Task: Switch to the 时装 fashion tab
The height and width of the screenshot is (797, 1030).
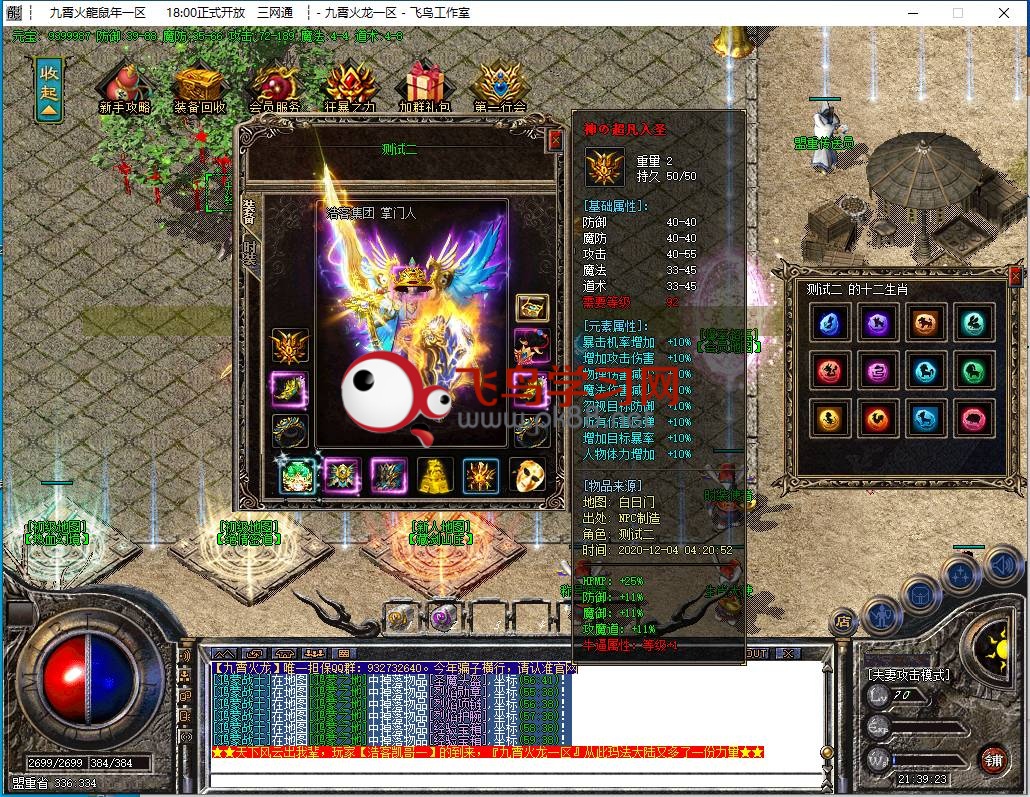Action: coord(249,252)
